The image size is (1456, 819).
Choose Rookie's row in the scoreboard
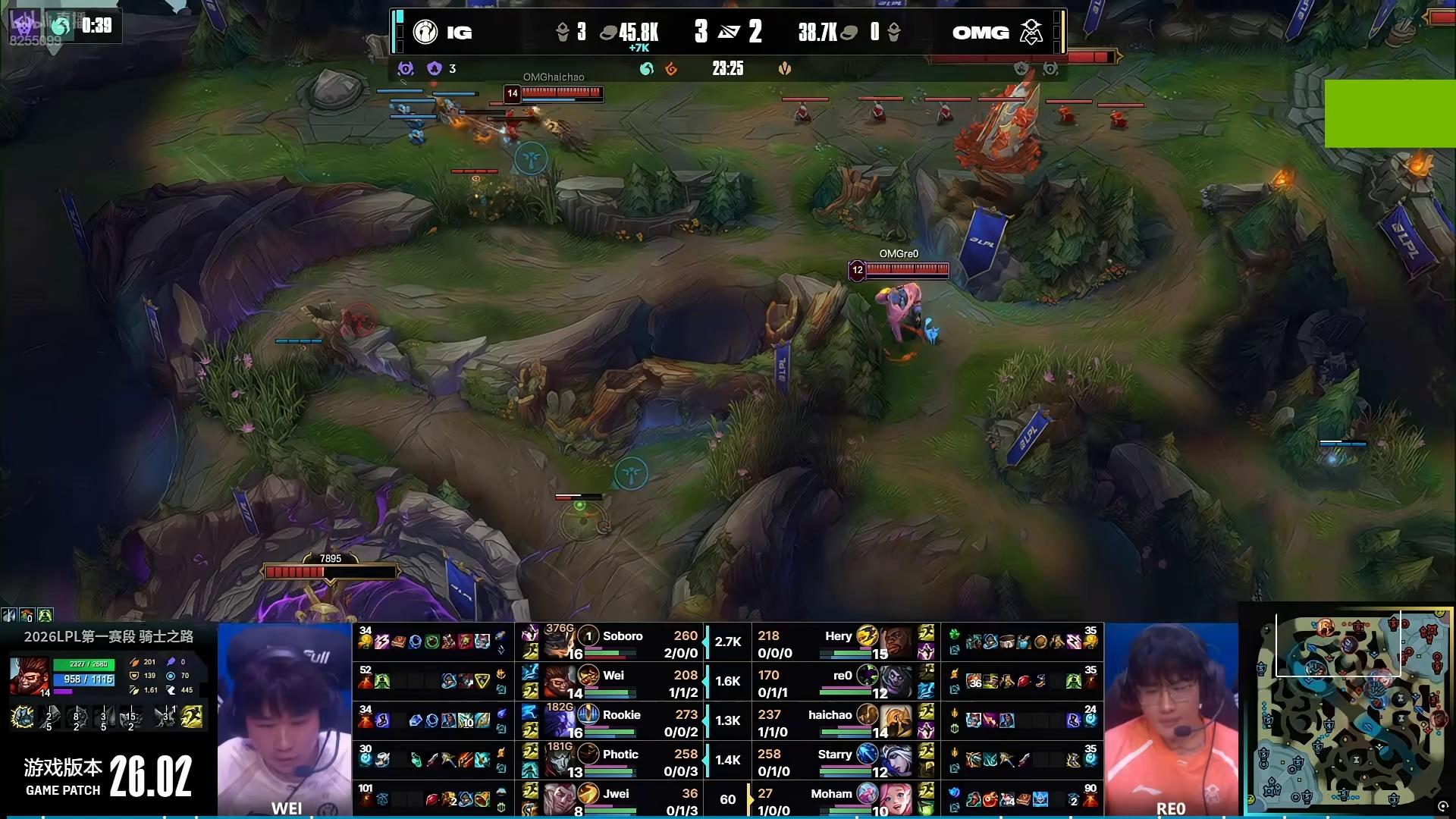(x=622, y=722)
